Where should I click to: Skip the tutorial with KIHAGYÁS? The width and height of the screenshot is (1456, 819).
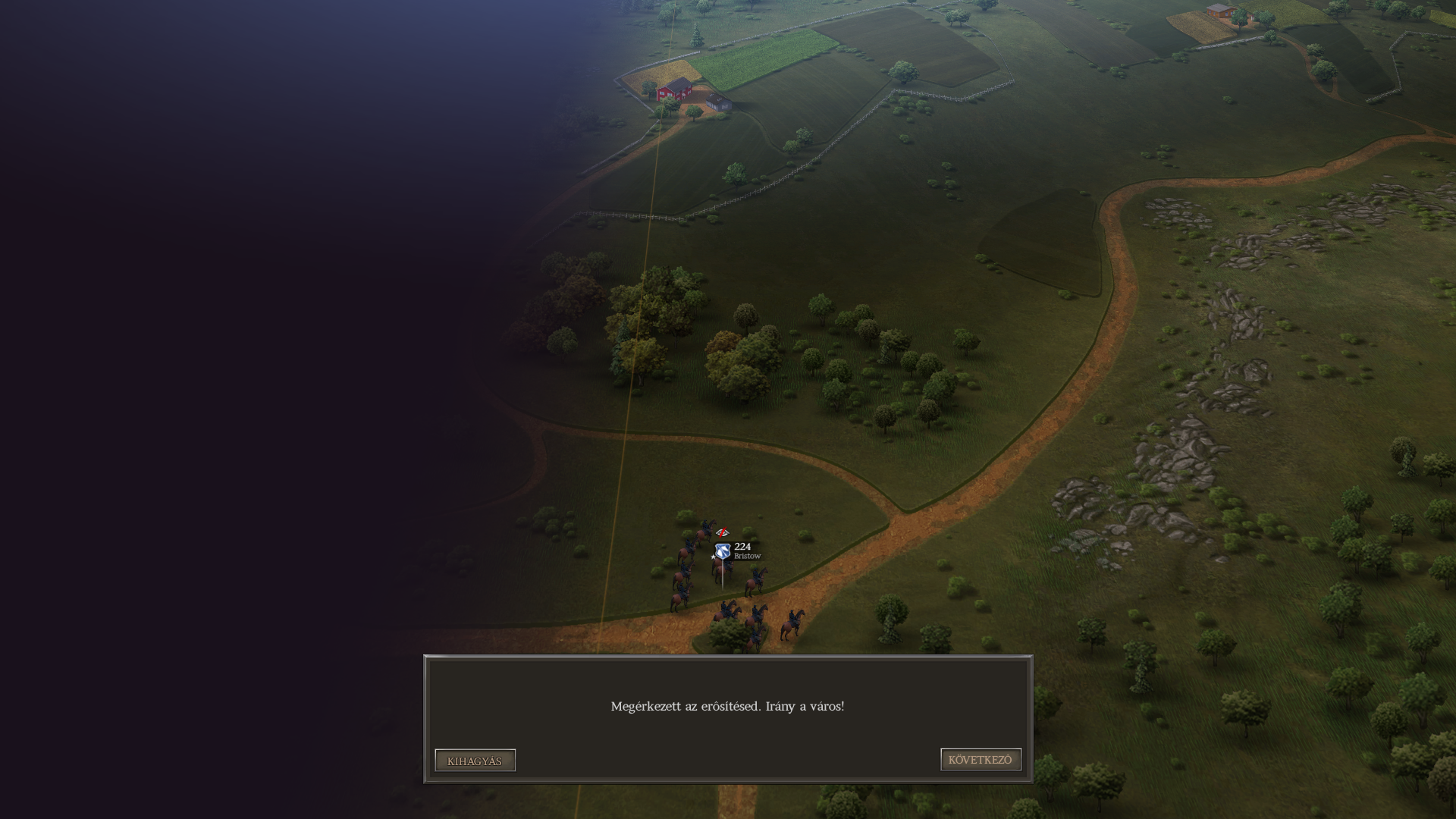click(x=475, y=761)
